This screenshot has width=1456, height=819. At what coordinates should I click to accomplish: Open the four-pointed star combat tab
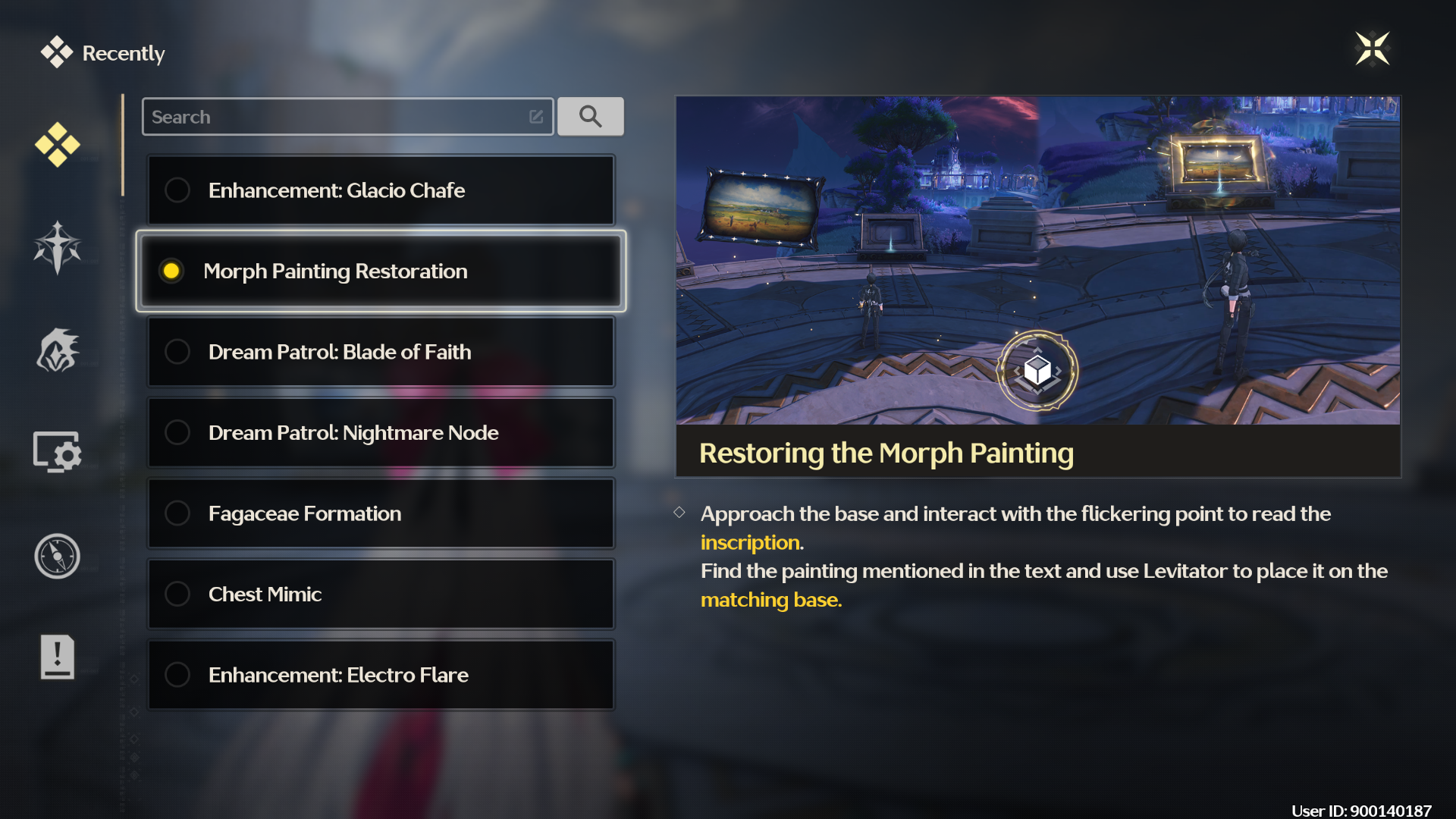point(58,247)
